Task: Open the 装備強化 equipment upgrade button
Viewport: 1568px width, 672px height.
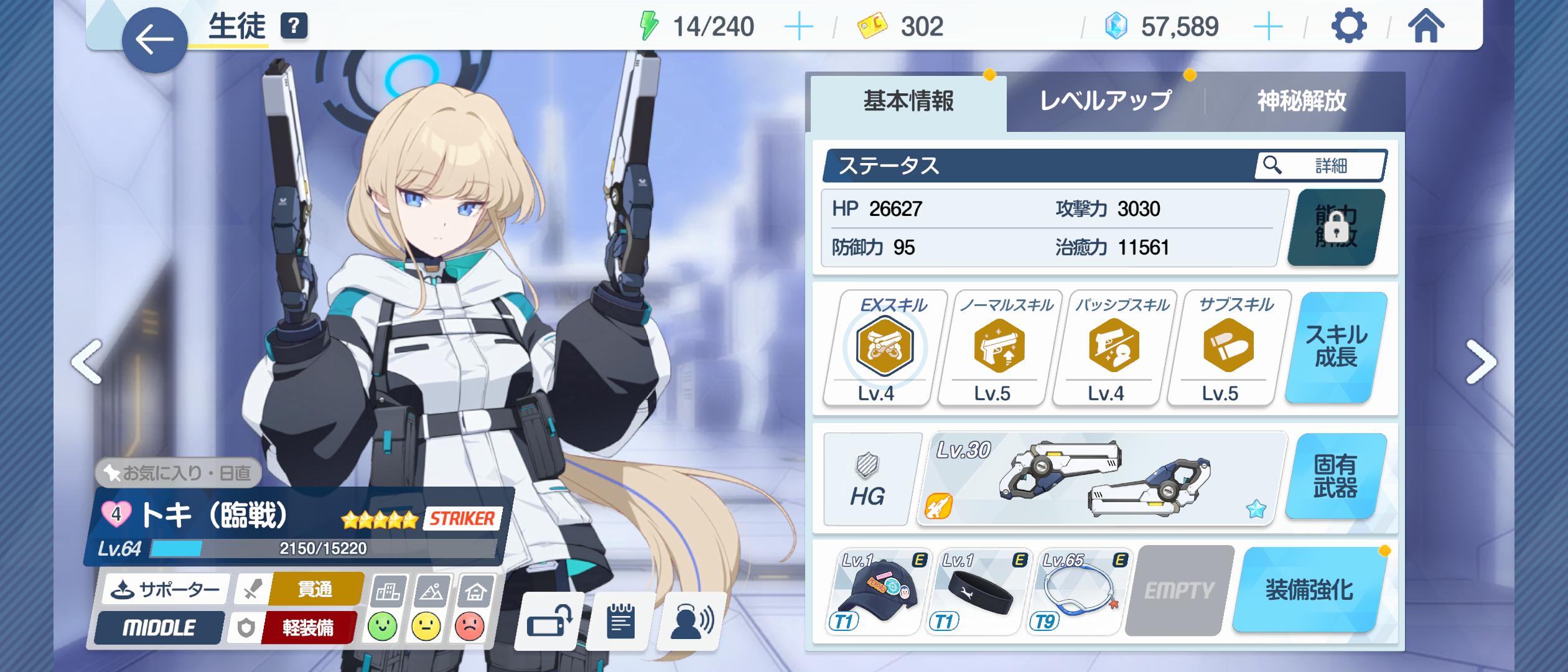Action: pyautogui.click(x=1310, y=590)
